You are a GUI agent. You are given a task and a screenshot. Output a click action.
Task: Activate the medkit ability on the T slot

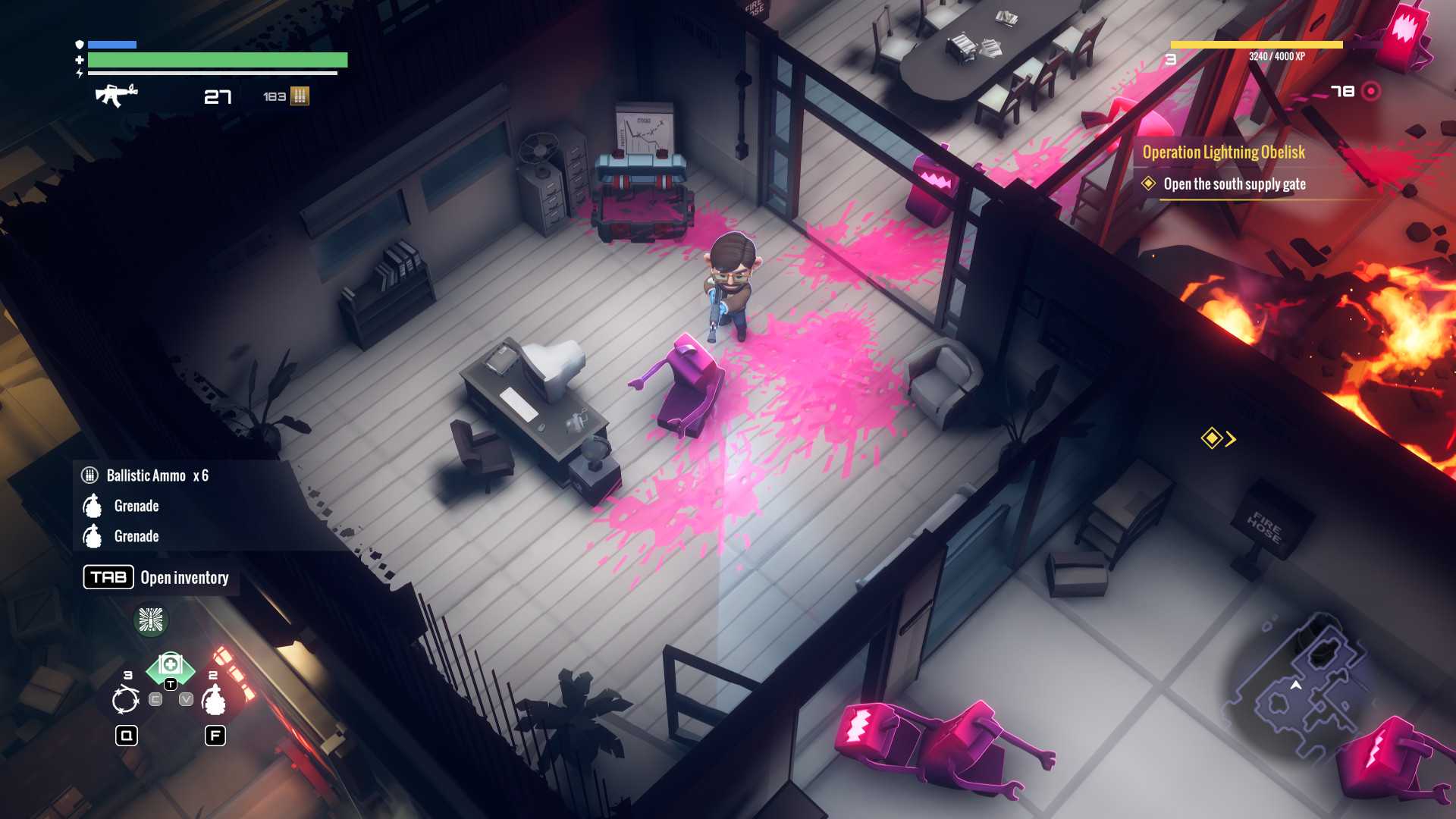coord(171,664)
